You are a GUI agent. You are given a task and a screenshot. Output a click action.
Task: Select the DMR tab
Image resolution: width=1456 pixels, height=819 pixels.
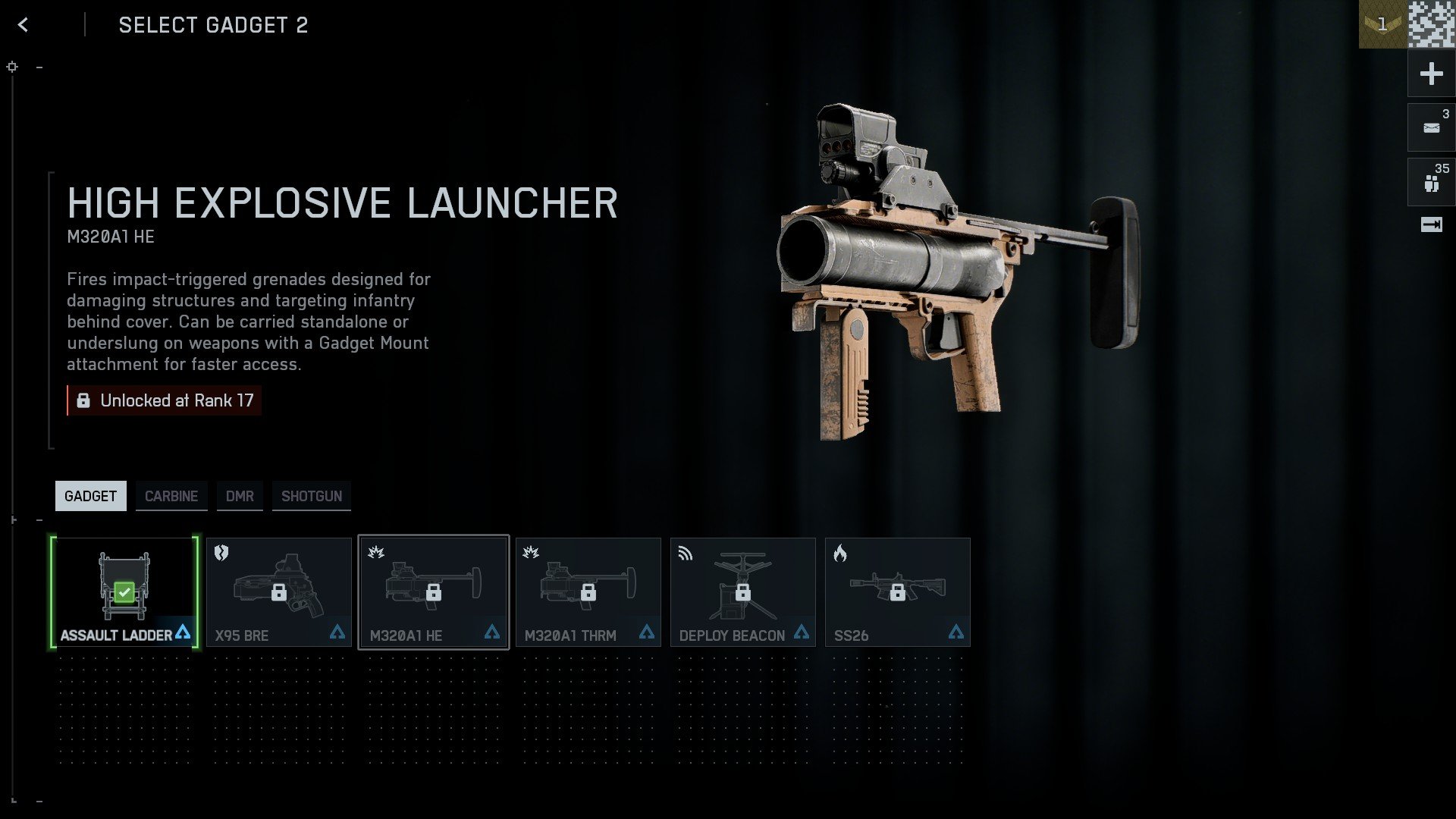pos(240,496)
